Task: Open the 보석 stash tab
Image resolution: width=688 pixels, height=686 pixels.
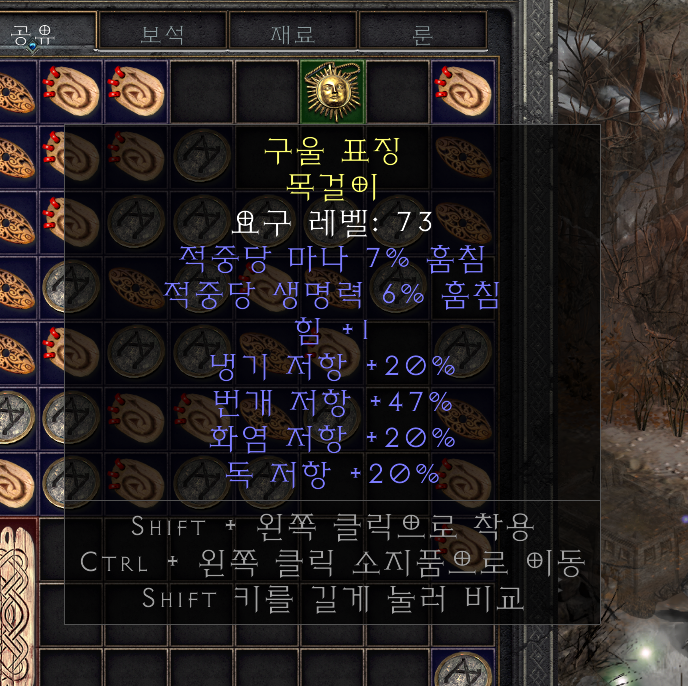Action: [162, 32]
